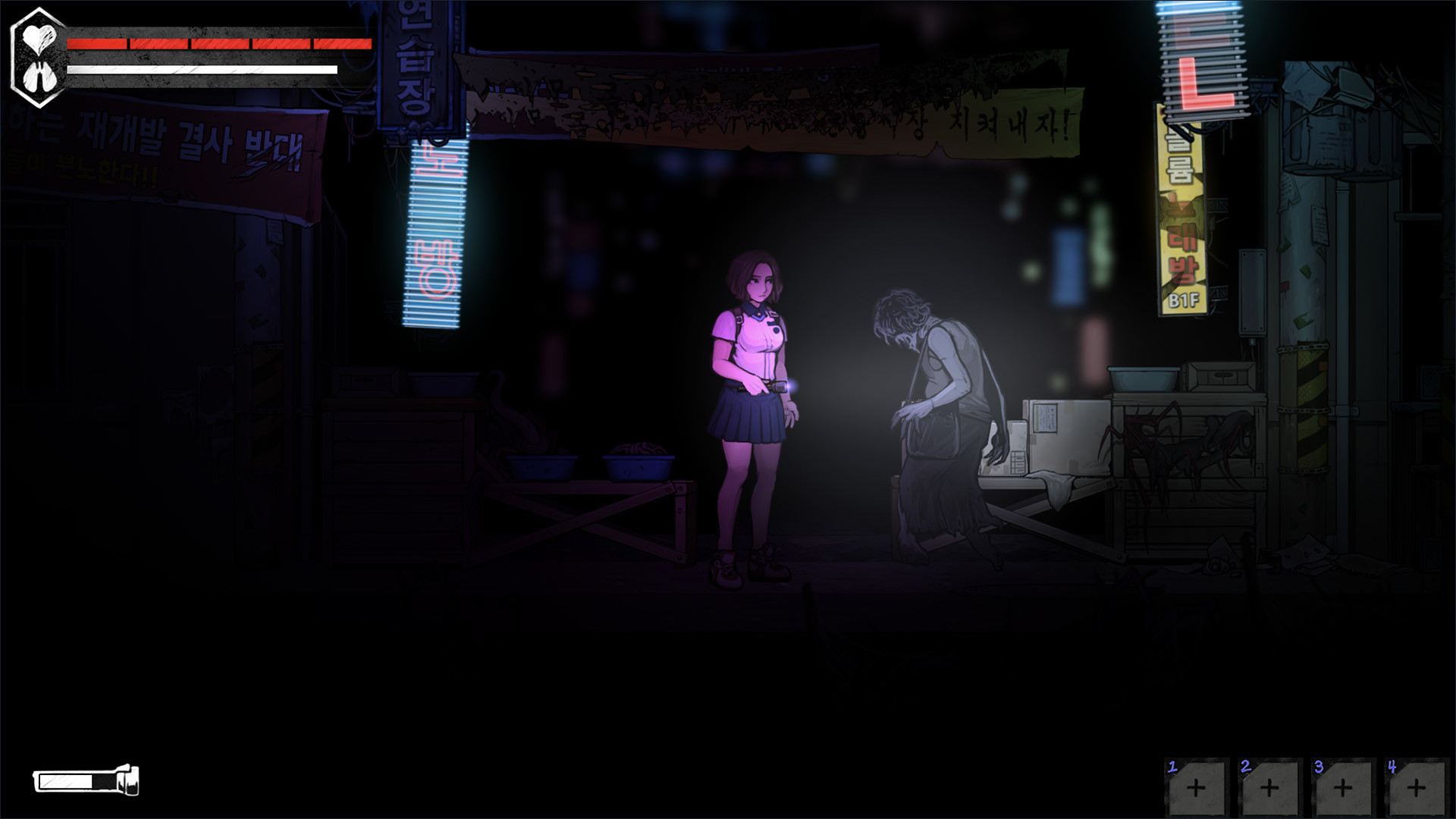The height and width of the screenshot is (819, 1456).
Task: Click quick slot 1 plus icon
Action: (x=1196, y=789)
